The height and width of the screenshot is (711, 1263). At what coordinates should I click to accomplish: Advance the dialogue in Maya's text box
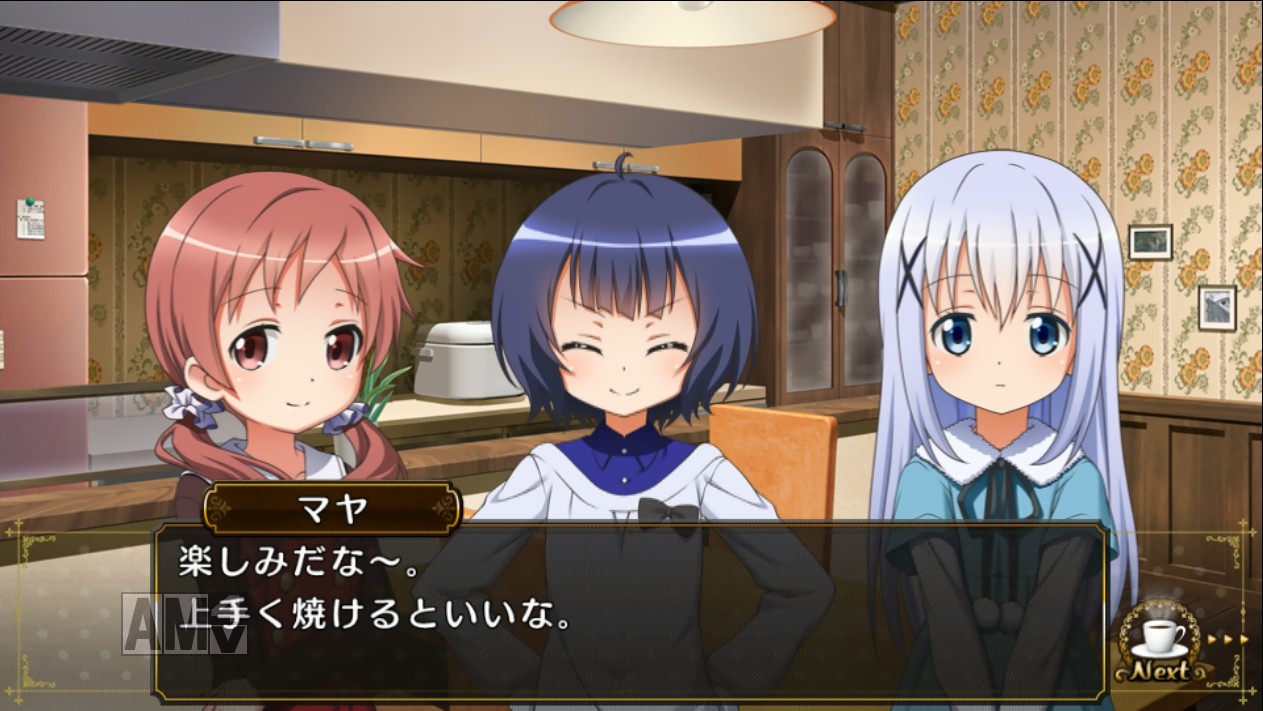coord(630,608)
